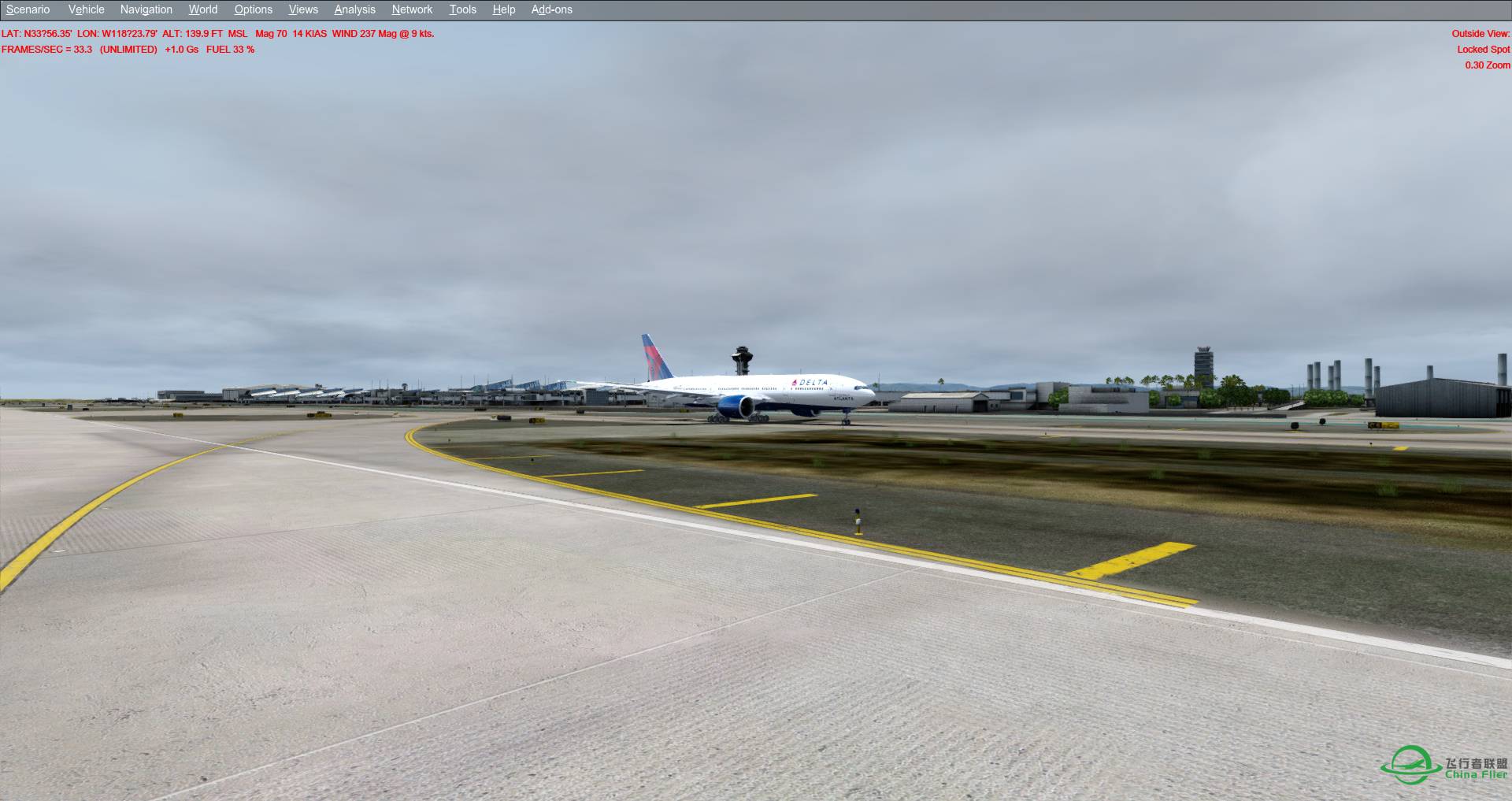The image size is (1512, 801).
Task: Click the FRAMES/SEC info text
Action: [47, 49]
